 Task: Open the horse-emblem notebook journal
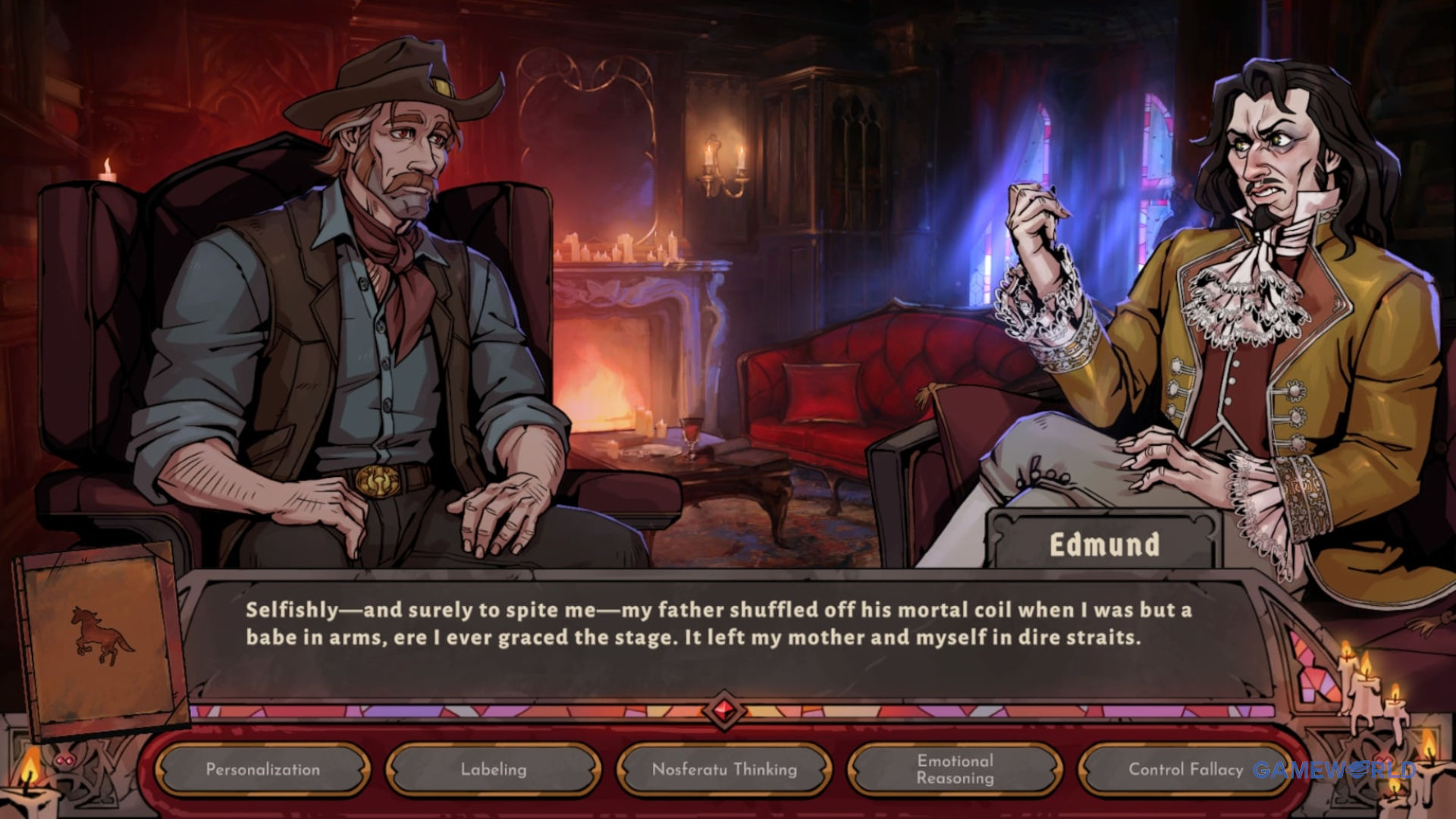100,639
